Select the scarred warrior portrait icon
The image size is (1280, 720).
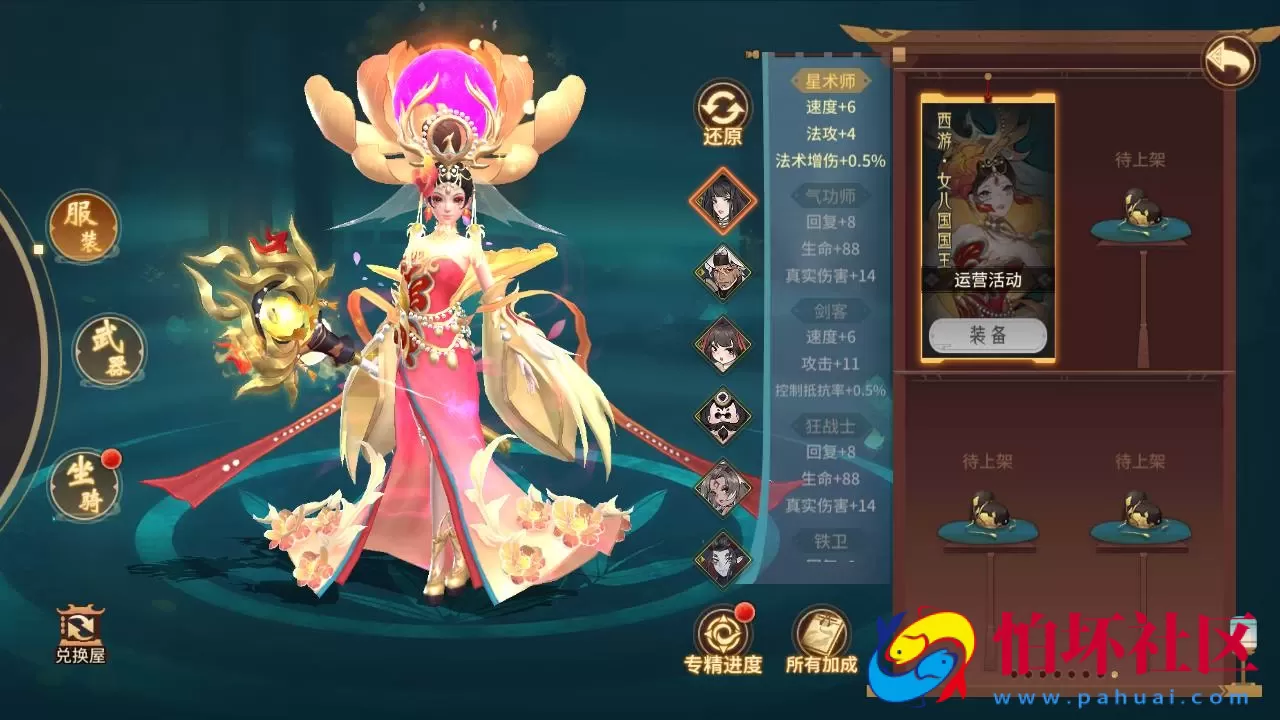tap(722, 490)
